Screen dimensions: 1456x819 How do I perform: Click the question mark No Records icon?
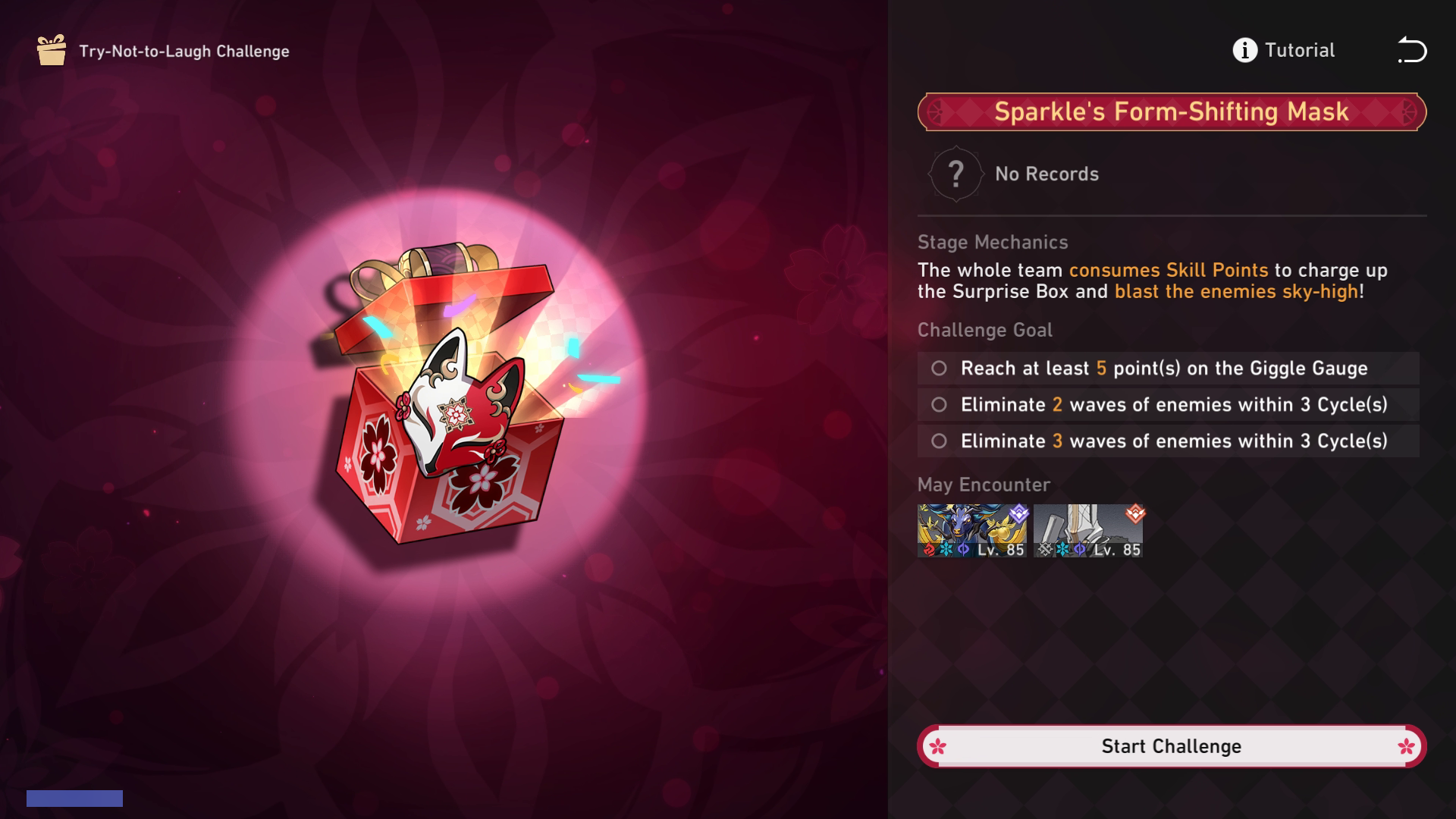click(x=957, y=173)
